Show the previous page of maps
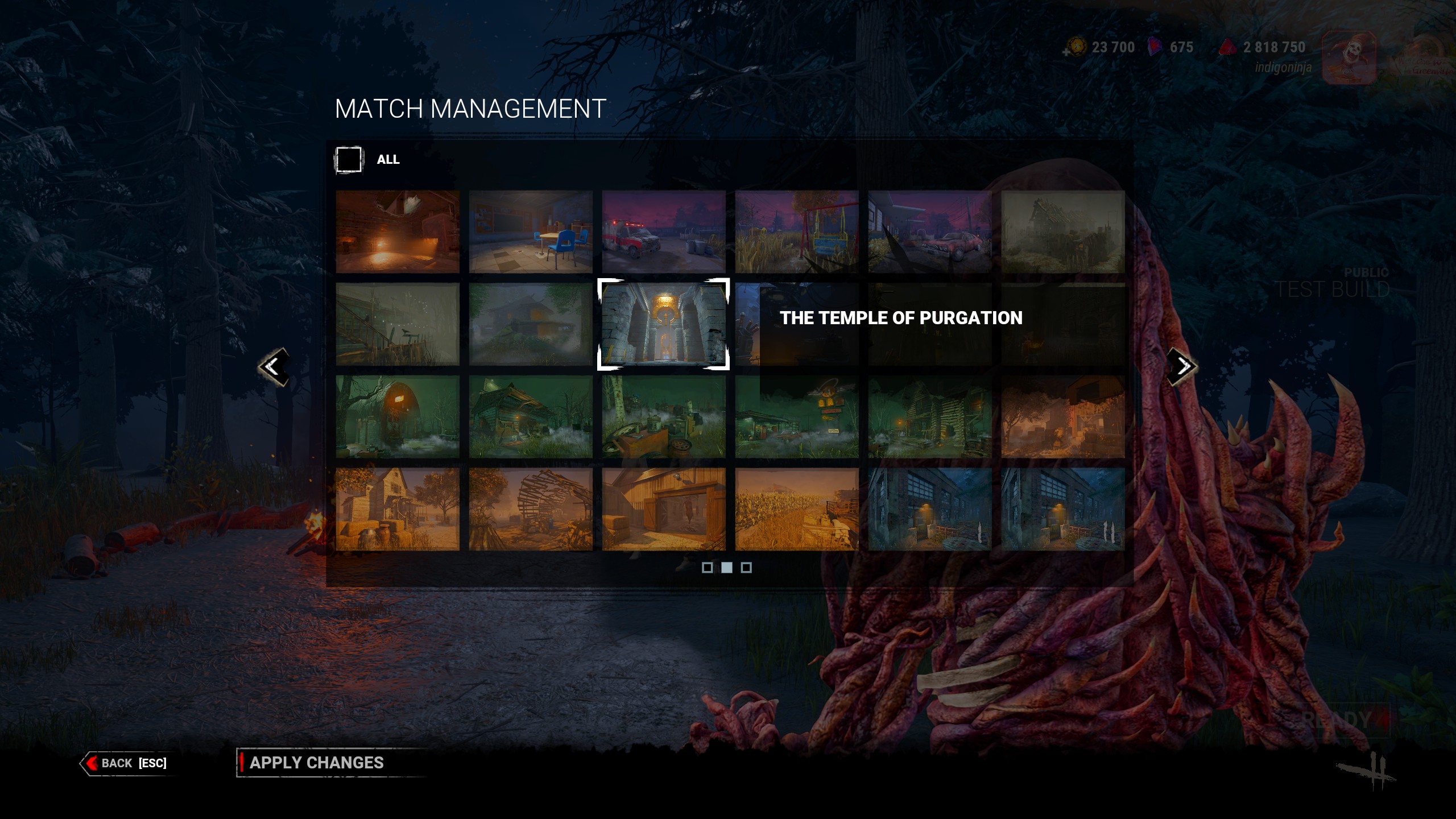Image resolution: width=1456 pixels, height=819 pixels. tap(273, 367)
